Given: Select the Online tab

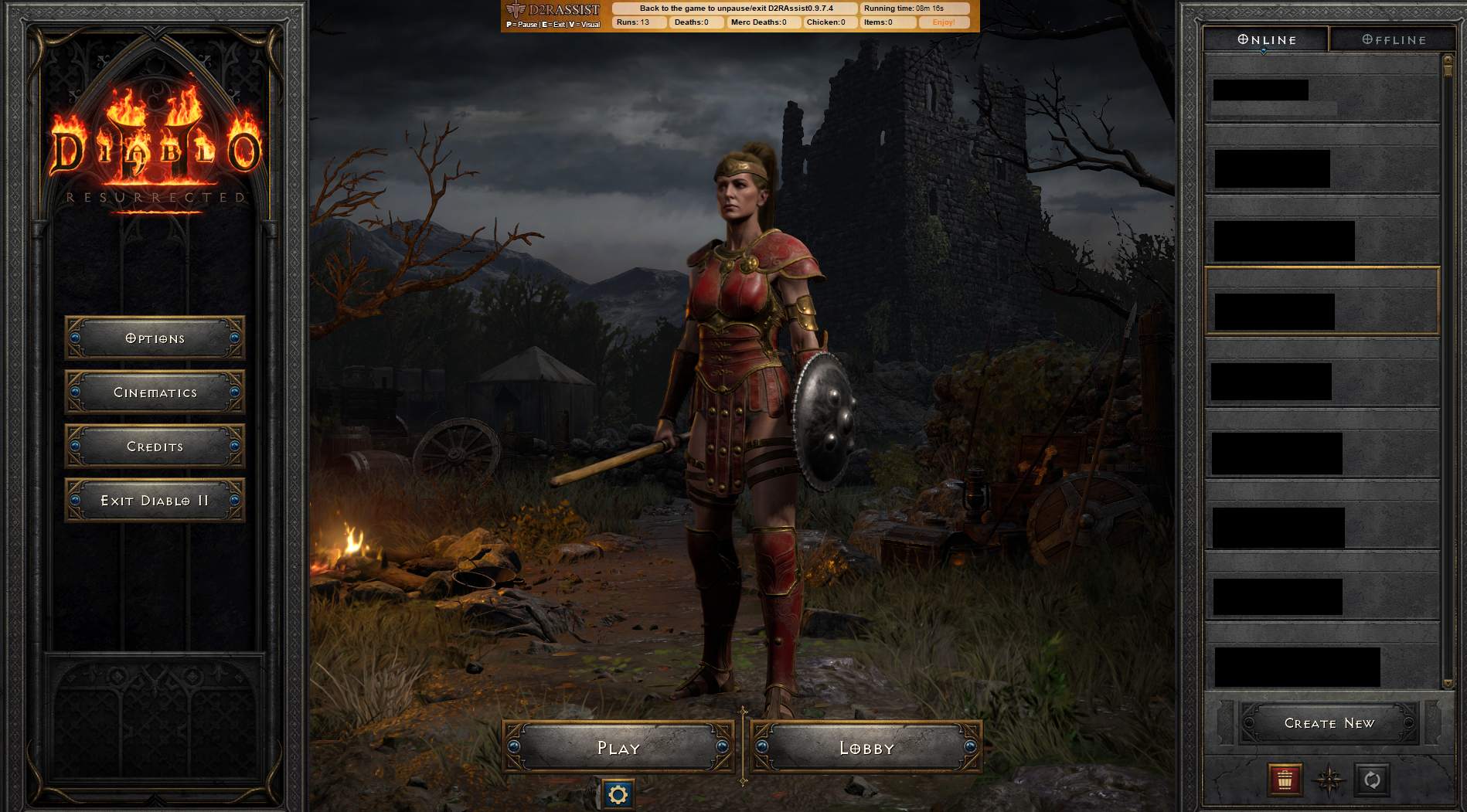Looking at the screenshot, I should coord(1267,39).
